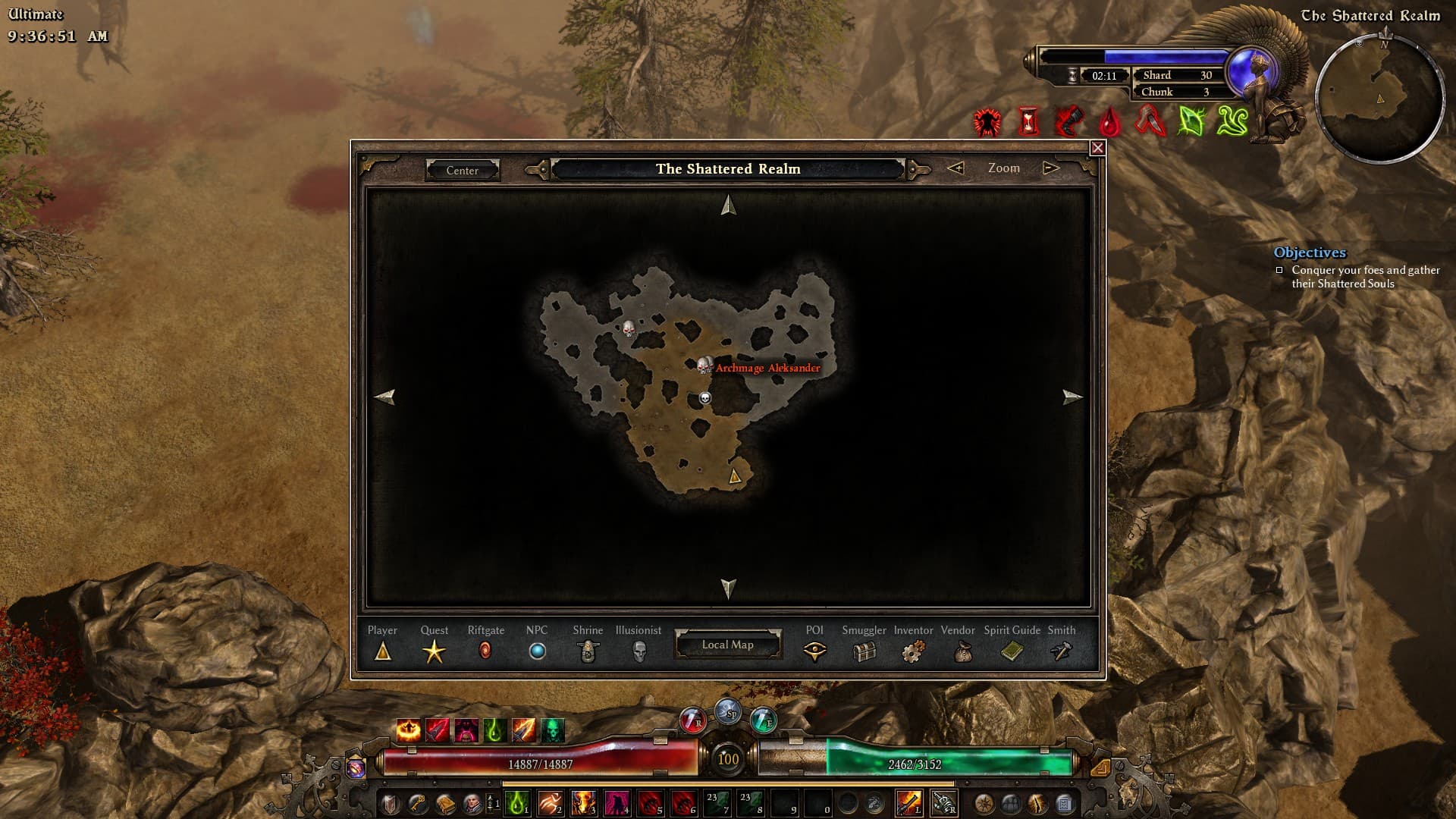Select the flaming sword left-click skill

tap(908, 802)
